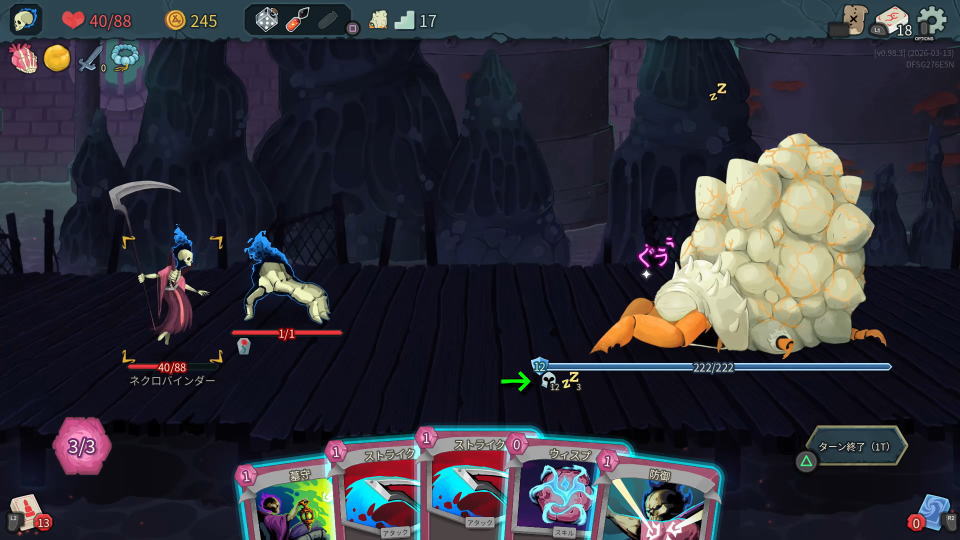
Task: Inspect the blue bead bracelet relic
Action: (x=125, y=58)
